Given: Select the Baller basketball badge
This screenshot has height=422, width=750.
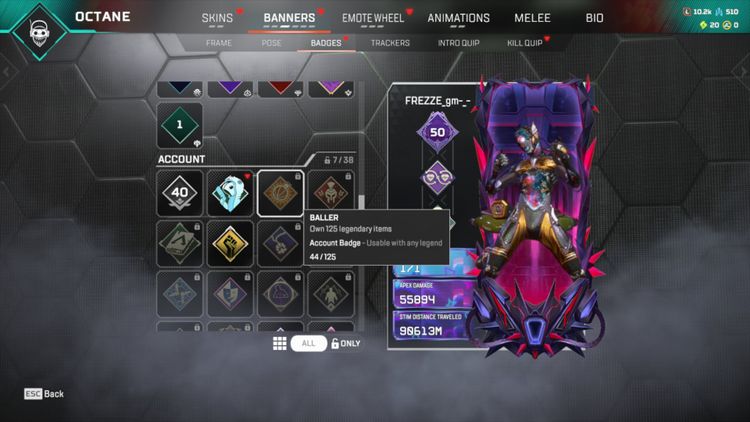Looking at the screenshot, I should coord(280,193).
